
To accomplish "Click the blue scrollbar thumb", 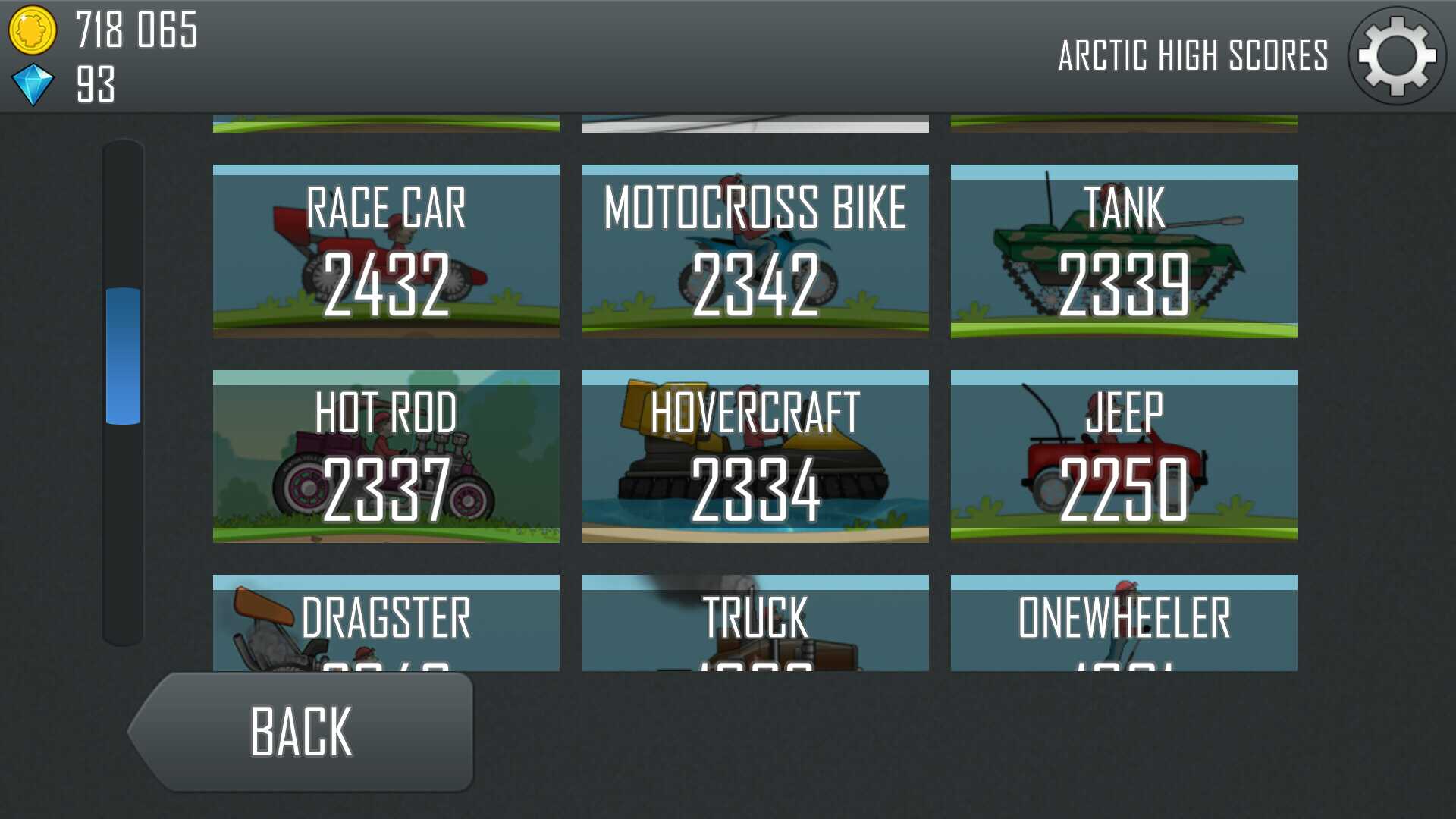I will coord(123,356).
